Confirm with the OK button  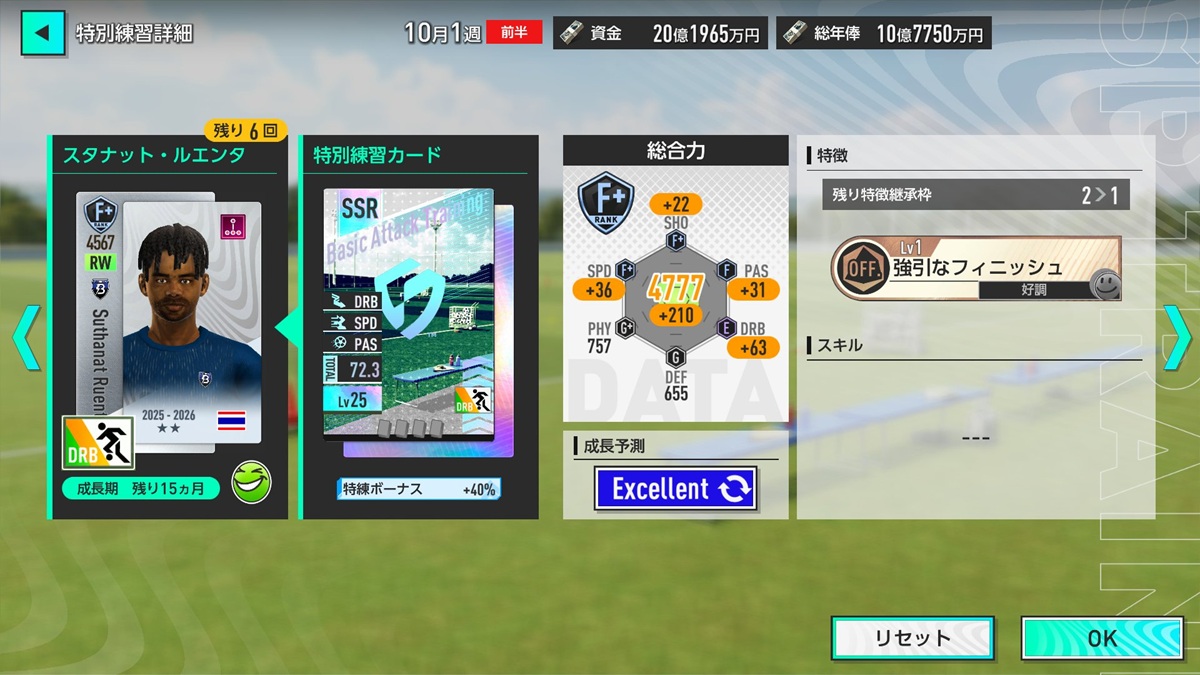1100,638
